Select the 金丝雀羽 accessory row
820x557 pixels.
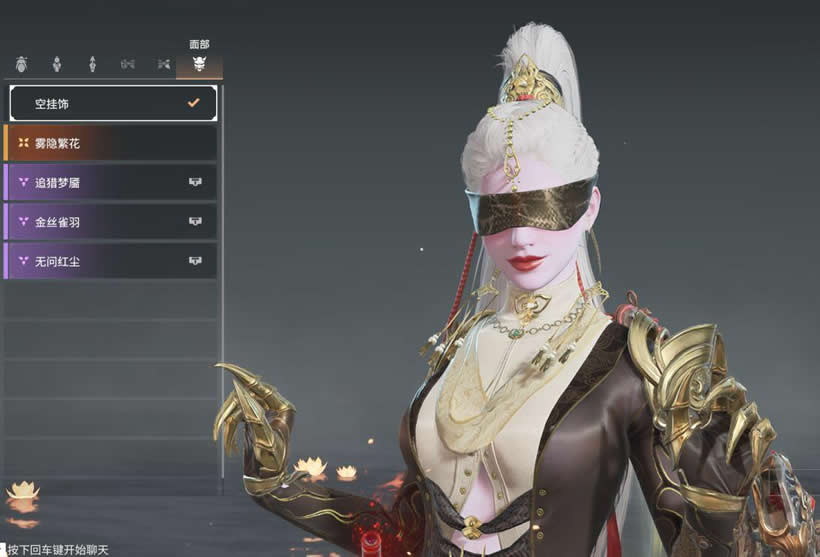pyautogui.click(x=112, y=221)
